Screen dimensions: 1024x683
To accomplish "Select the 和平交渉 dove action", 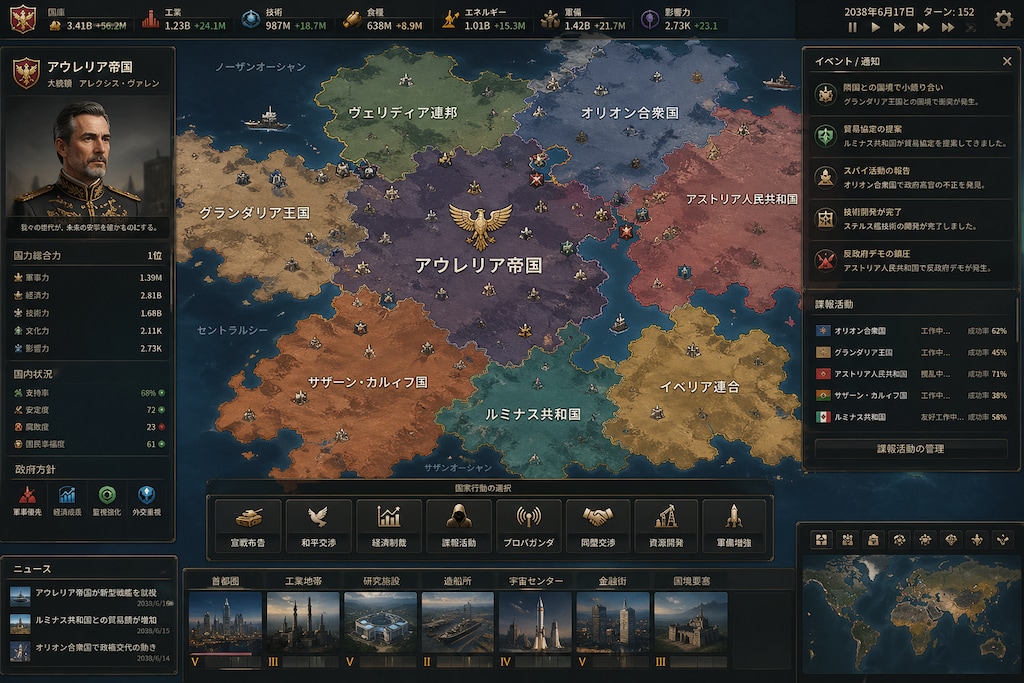I will click(x=318, y=527).
